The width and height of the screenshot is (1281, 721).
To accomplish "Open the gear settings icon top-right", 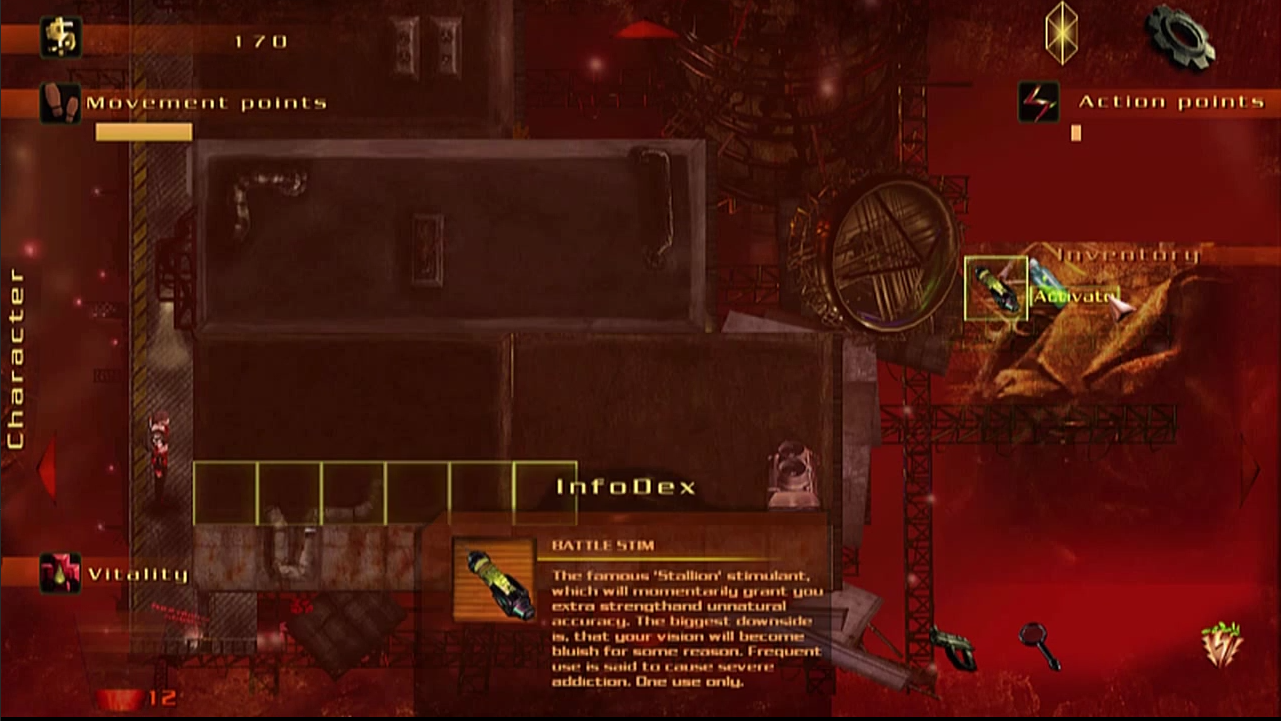I will click(x=1180, y=38).
